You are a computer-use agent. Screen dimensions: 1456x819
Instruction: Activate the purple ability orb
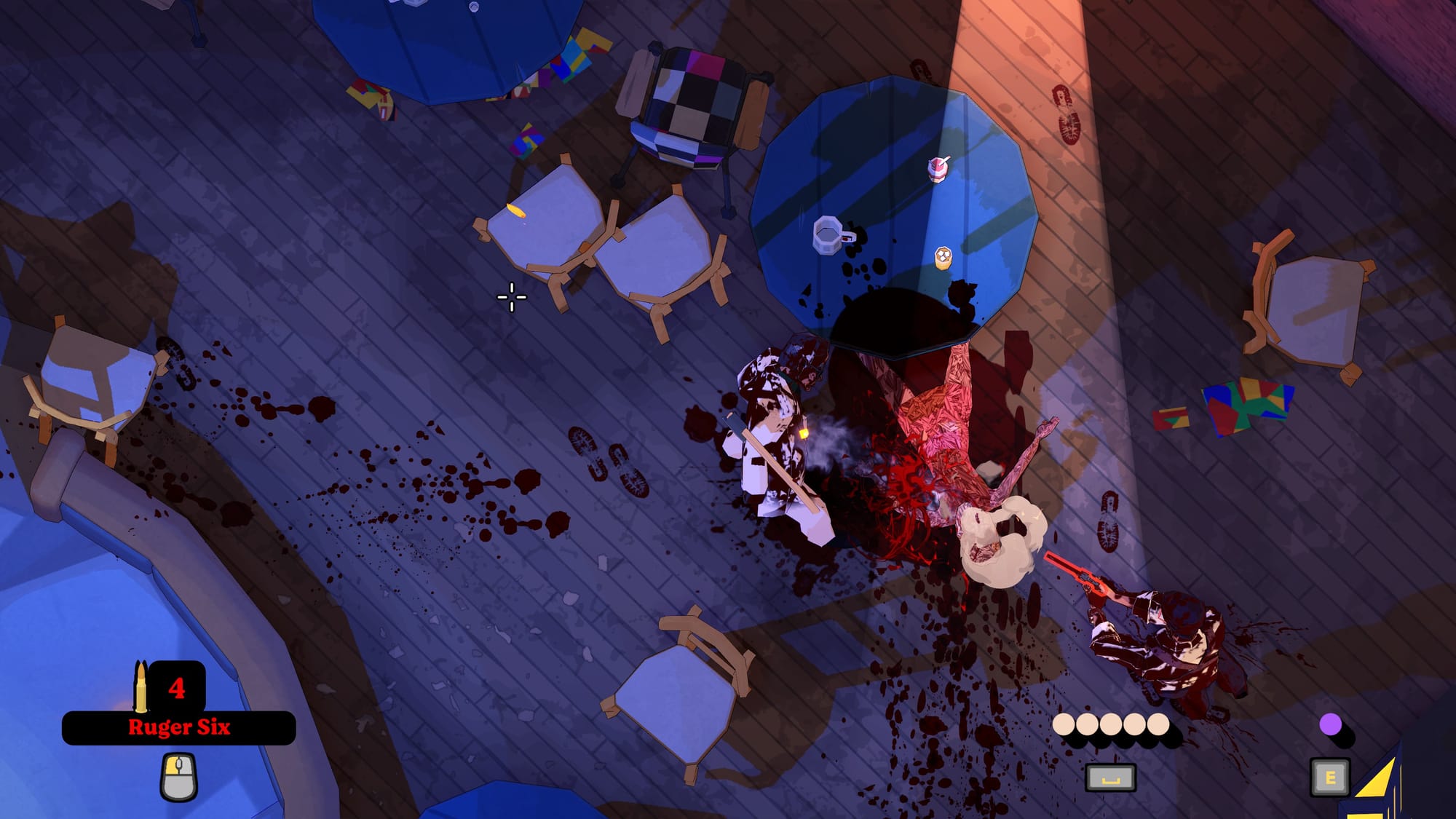coord(1330,724)
